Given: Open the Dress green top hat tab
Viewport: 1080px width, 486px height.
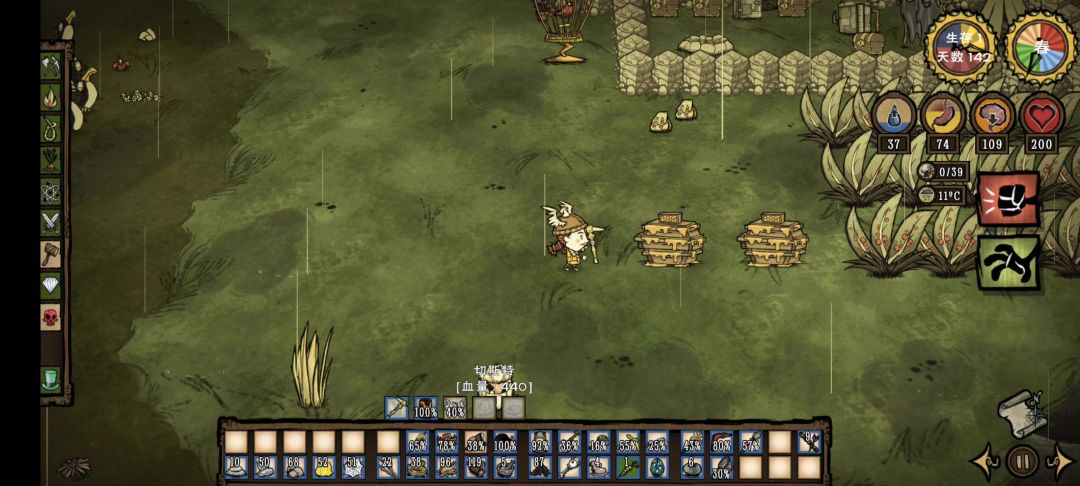Looking at the screenshot, I should coord(50,379).
